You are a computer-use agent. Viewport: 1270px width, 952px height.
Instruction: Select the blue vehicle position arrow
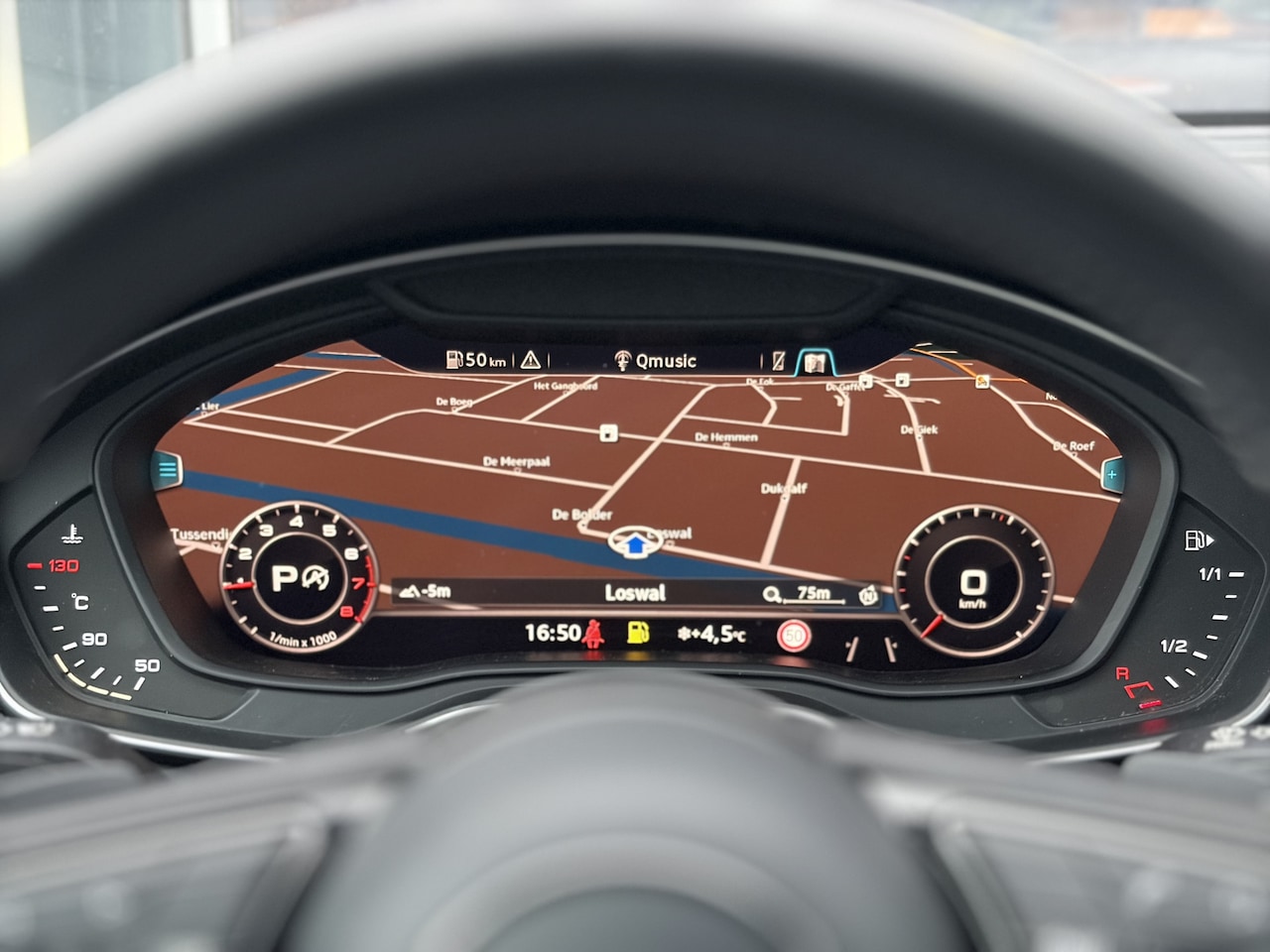pos(635,542)
